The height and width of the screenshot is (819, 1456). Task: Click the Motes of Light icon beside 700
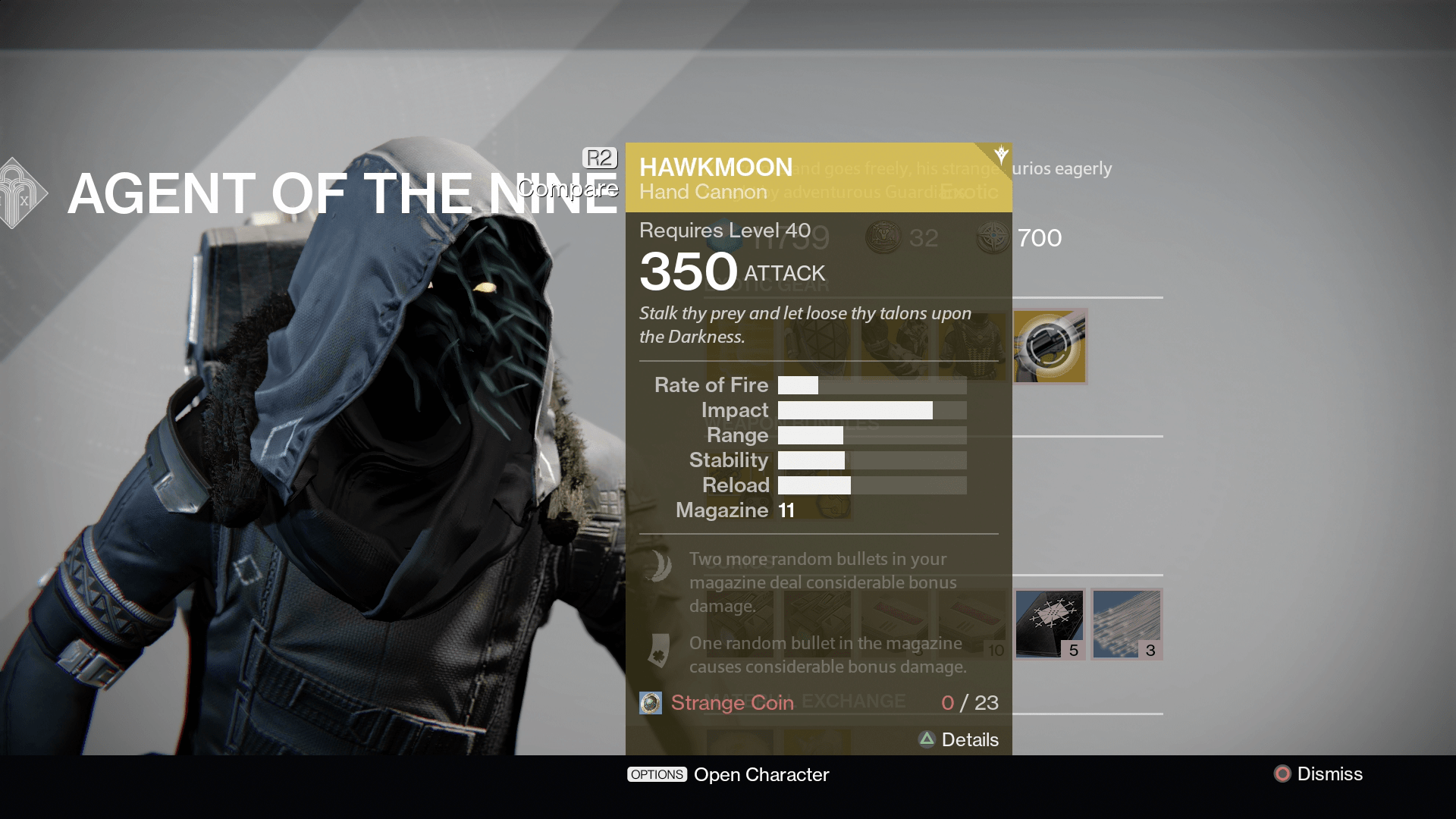[993, 239]
